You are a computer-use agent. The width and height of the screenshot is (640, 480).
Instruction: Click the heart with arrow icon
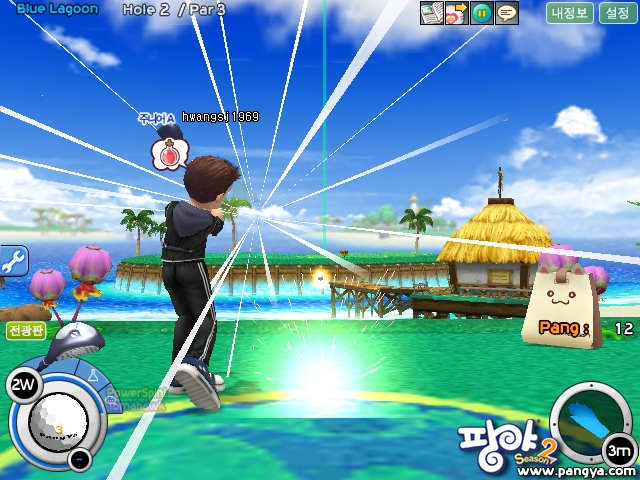click(456, 13)
